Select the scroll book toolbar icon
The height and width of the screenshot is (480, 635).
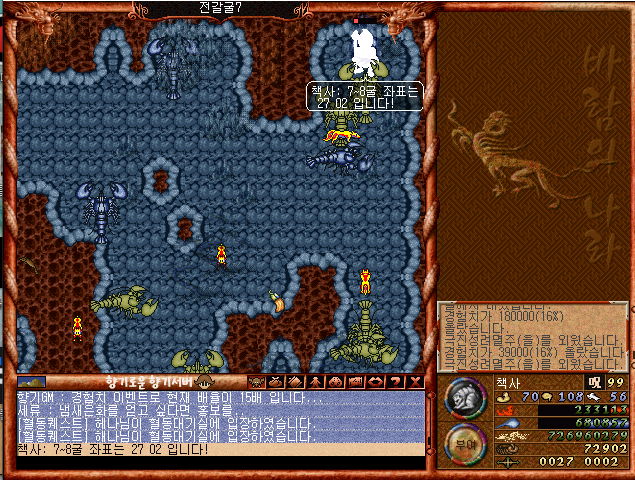[x=294, y=381]
